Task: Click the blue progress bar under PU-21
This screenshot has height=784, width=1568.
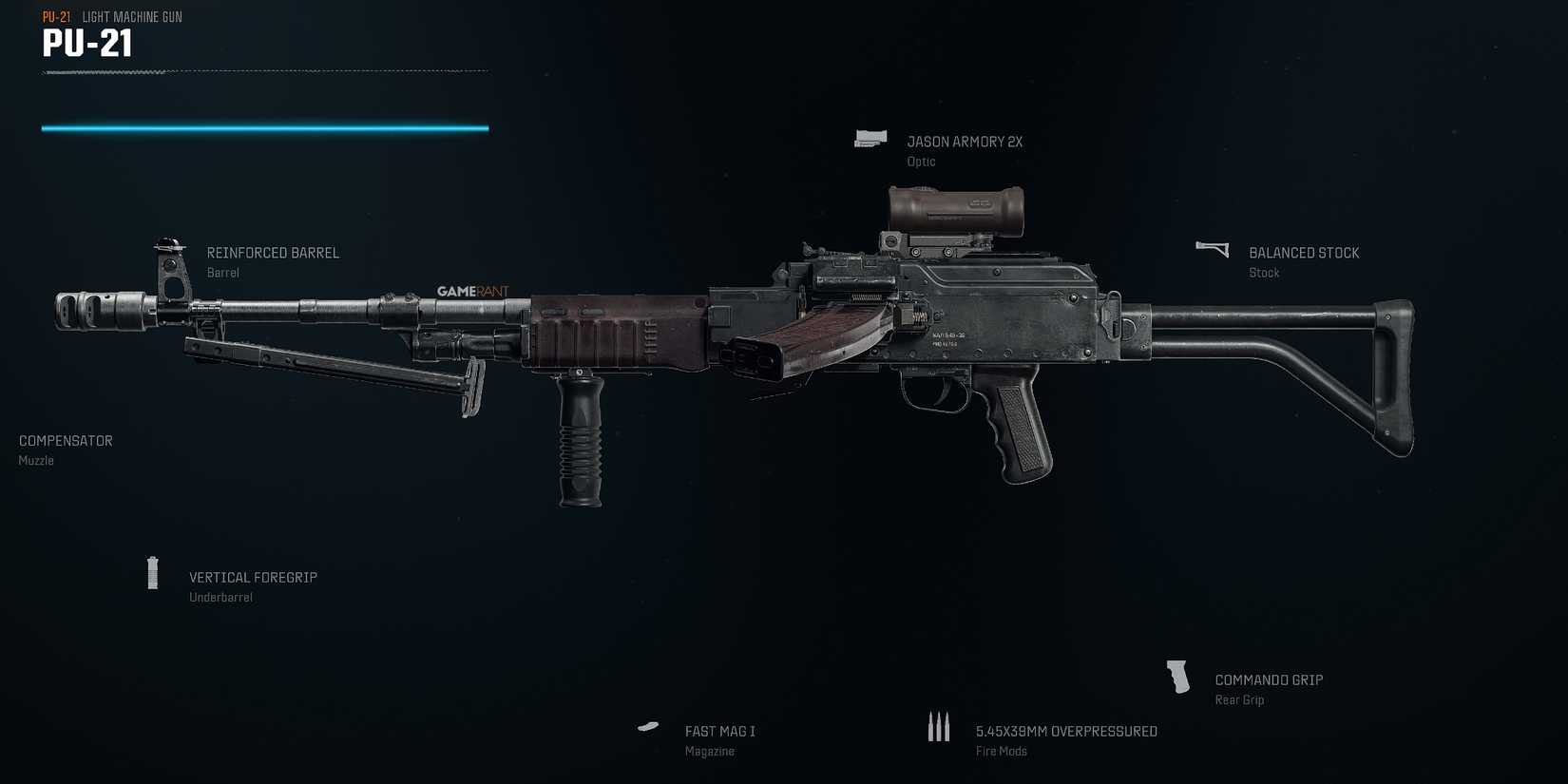Action: pos(264,126)
